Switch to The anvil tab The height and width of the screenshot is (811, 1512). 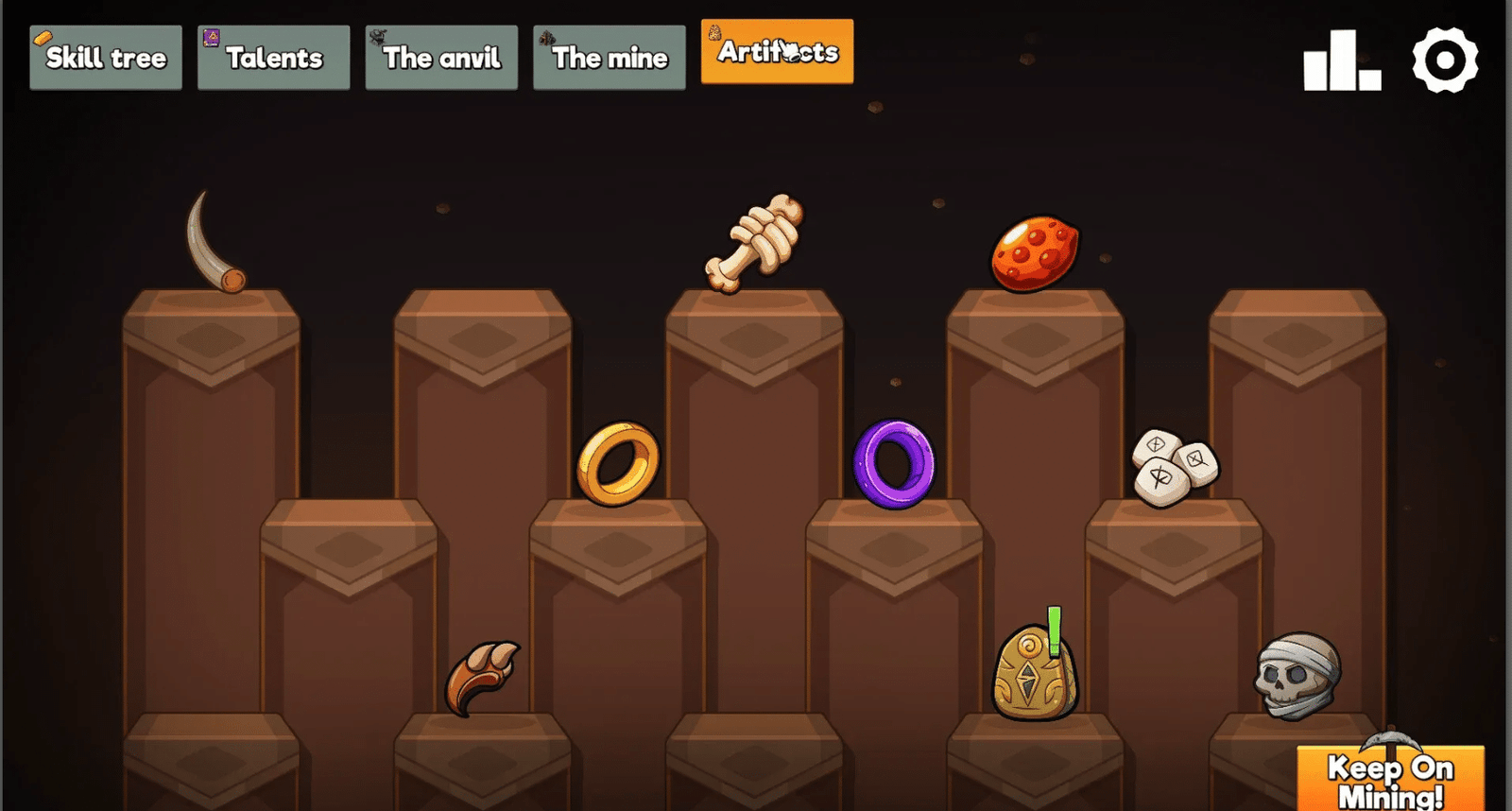click(x=441, y=57)
